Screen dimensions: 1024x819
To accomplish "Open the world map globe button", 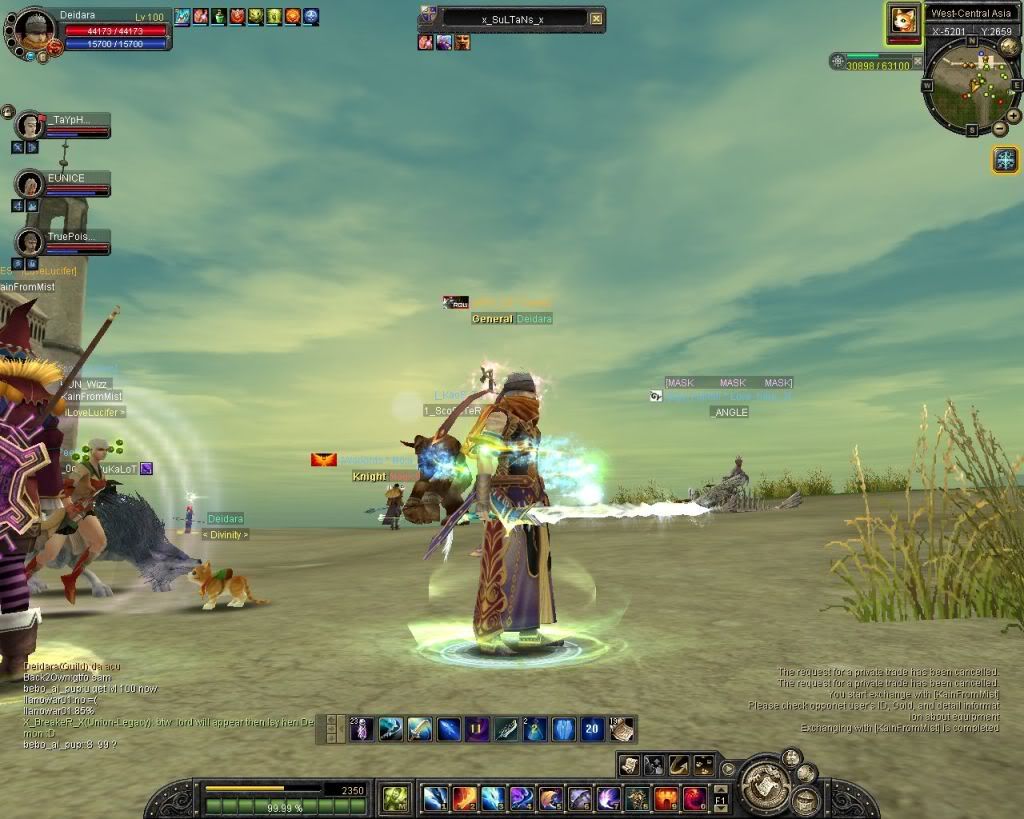I will click(x=1009, y=46).
